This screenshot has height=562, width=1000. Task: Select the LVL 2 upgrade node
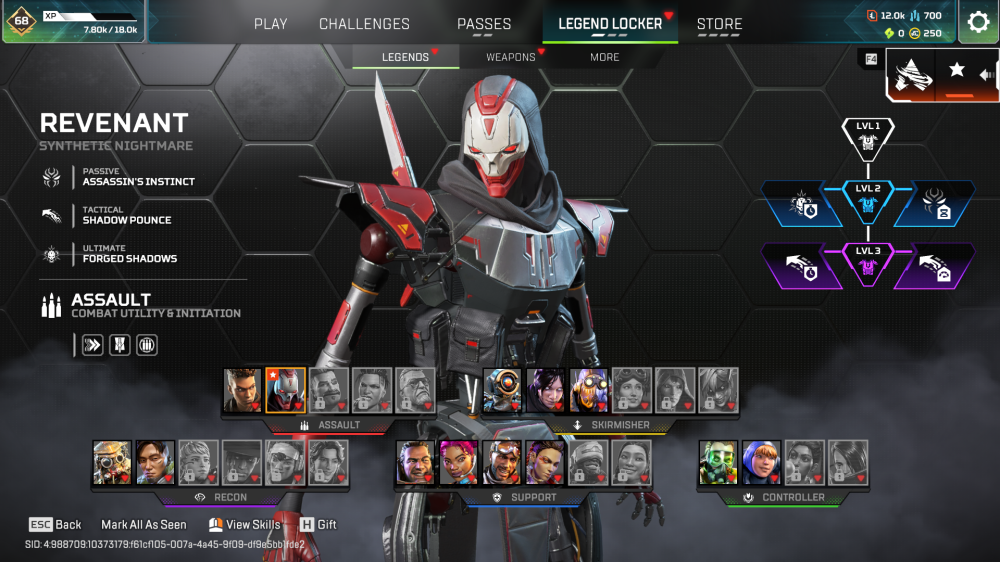[867, 203]
